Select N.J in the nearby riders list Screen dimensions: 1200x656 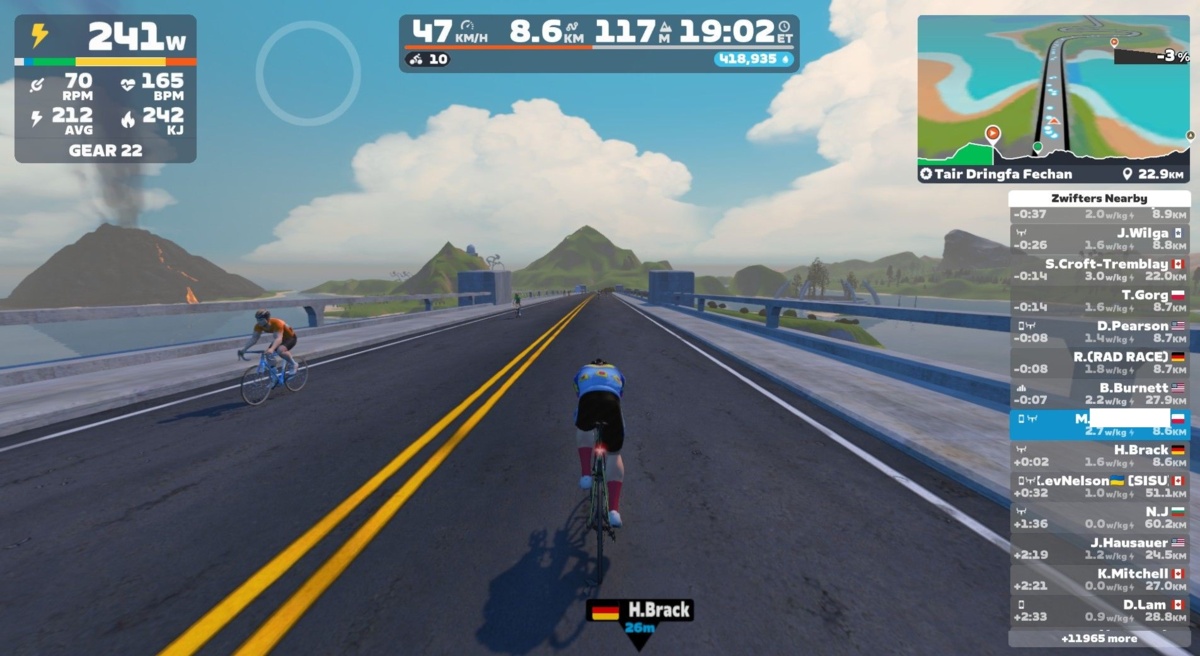(x=1098, y=518)
